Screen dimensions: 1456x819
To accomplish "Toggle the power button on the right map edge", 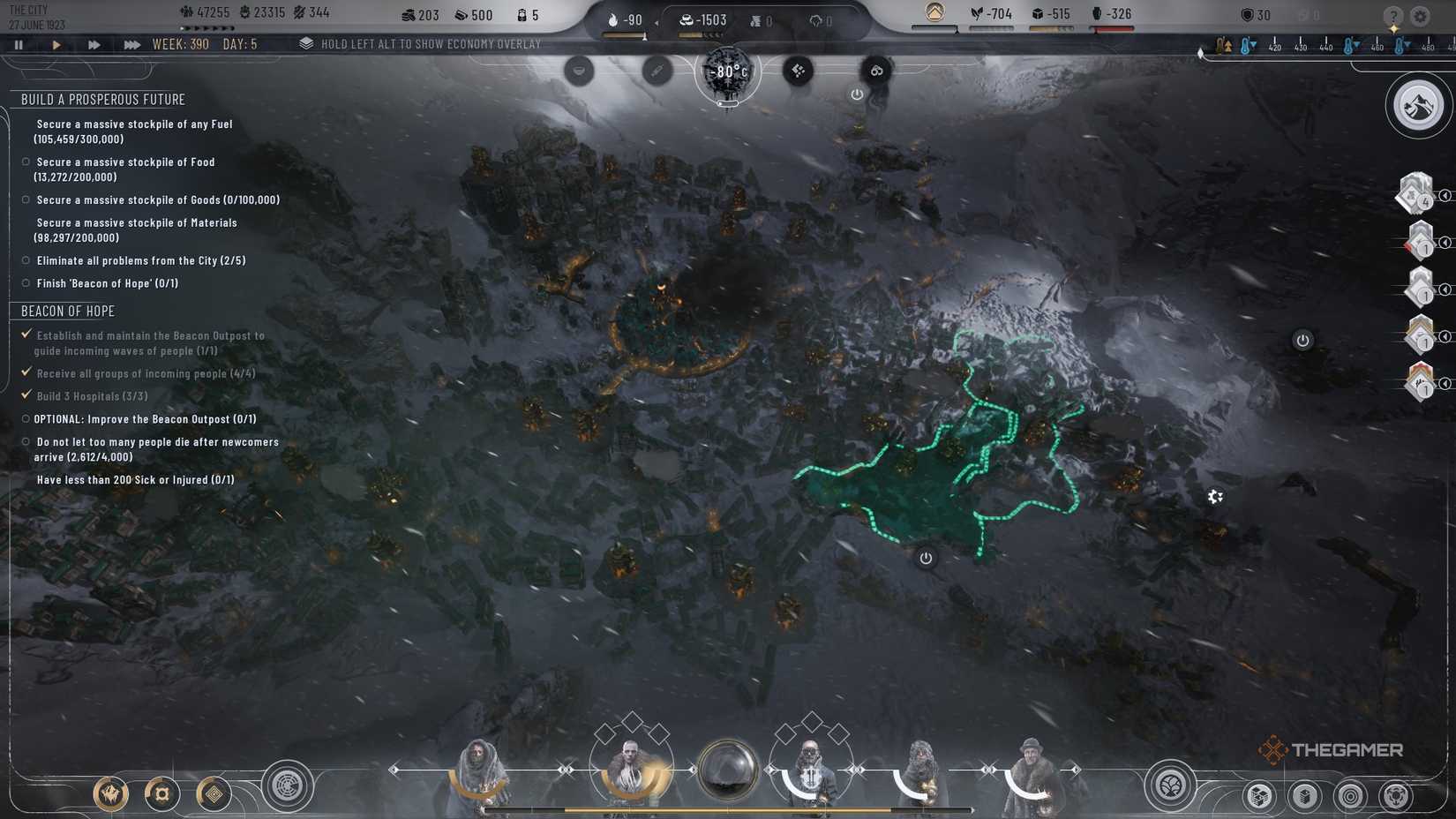I will pyautogui.click(x=1303, y=339).
